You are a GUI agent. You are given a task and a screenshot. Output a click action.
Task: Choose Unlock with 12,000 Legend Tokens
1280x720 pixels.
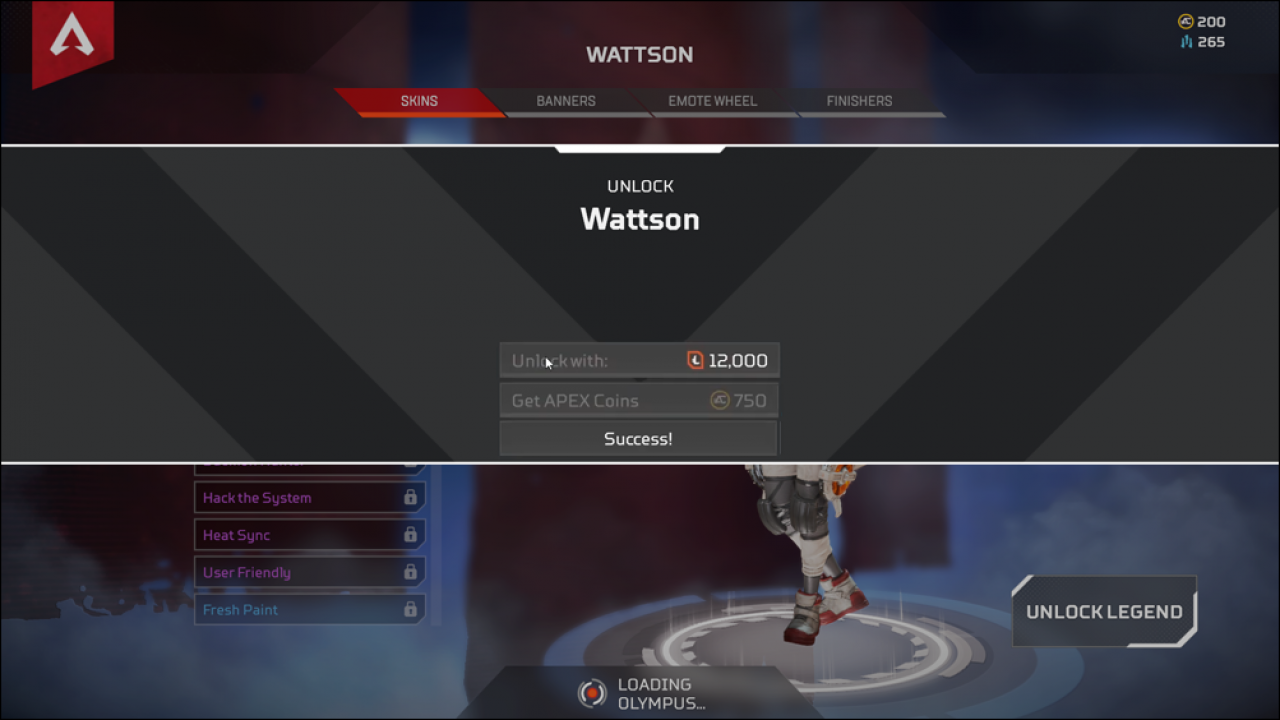[639, 360]
